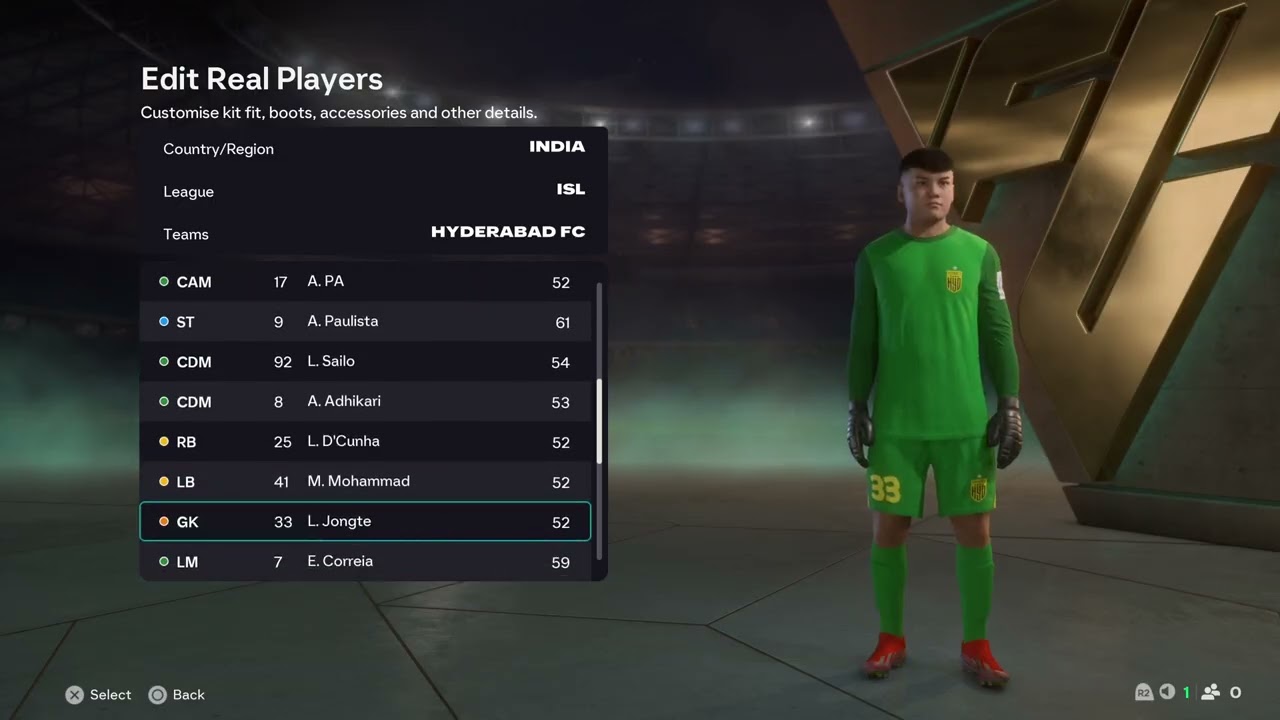This screenshot has height=720, width=1280.
Task: Click the player list scrollbar
Action: click(599, 421)
